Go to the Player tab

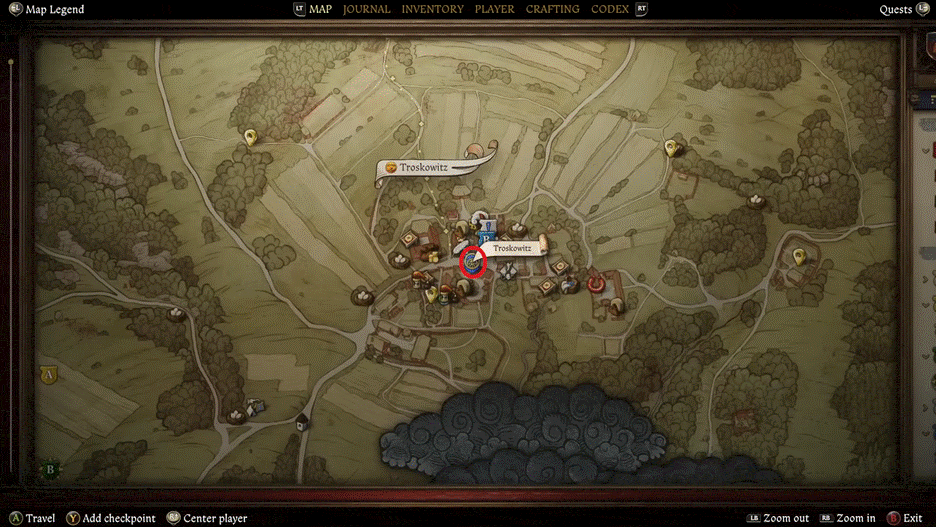tap(494, 9)
